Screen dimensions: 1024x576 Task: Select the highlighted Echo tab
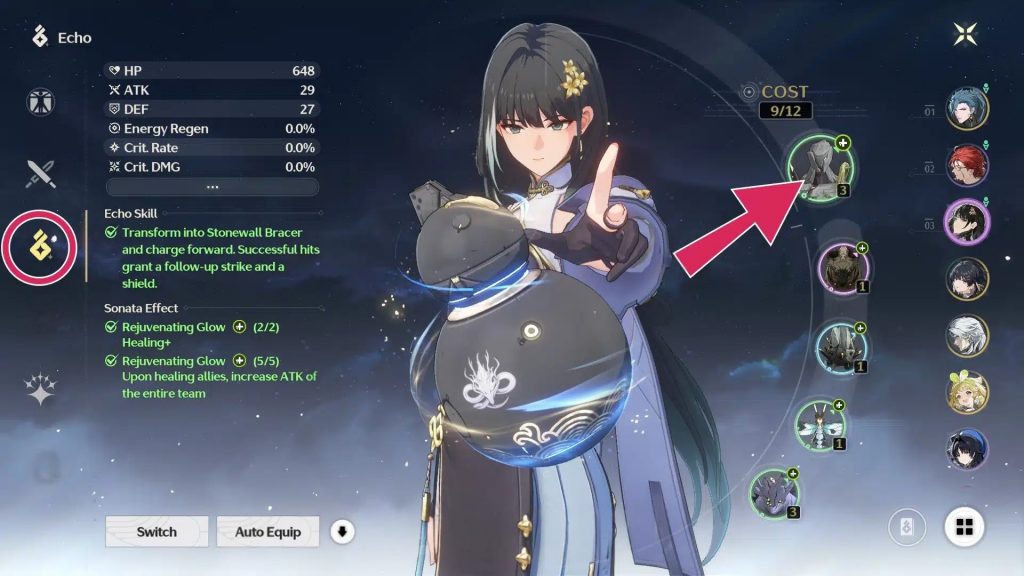(41, 246)
